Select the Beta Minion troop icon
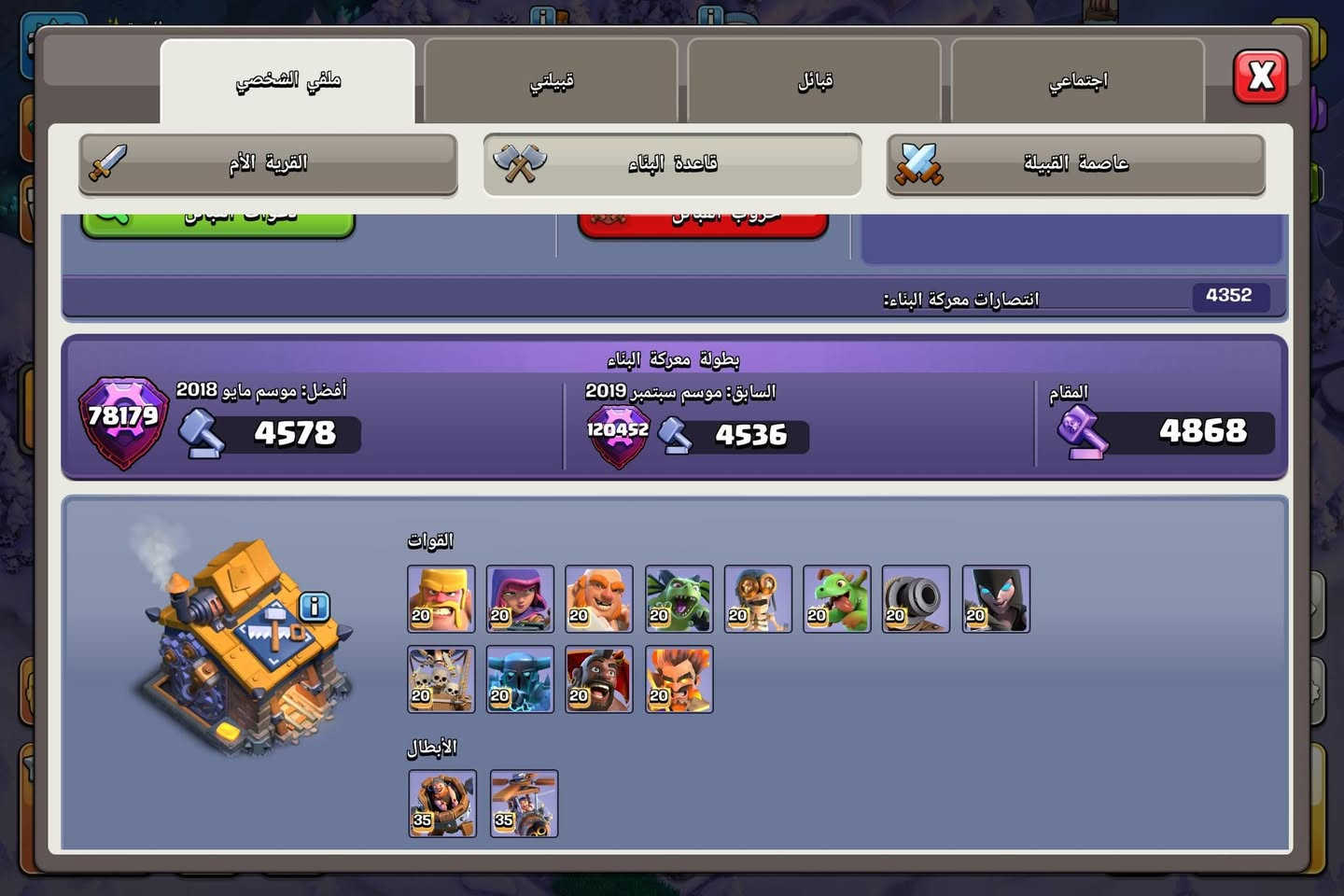Viewport: 1344px width, 896px height. [679, 598]
